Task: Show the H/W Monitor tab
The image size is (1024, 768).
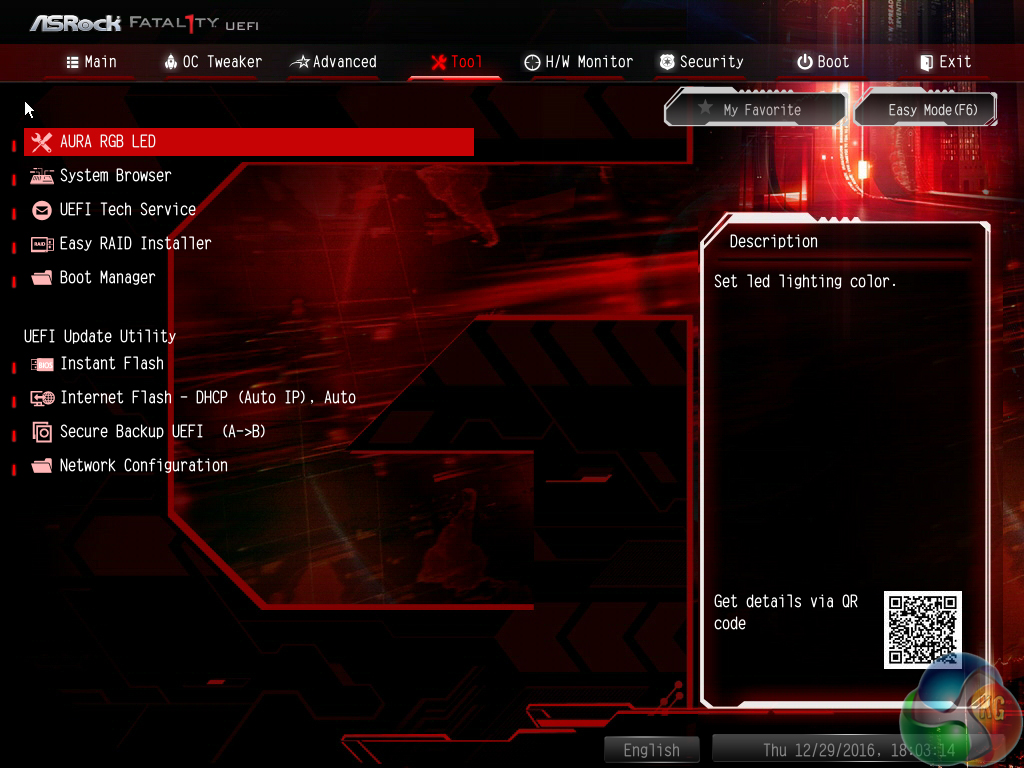Action: coord(578,62)
